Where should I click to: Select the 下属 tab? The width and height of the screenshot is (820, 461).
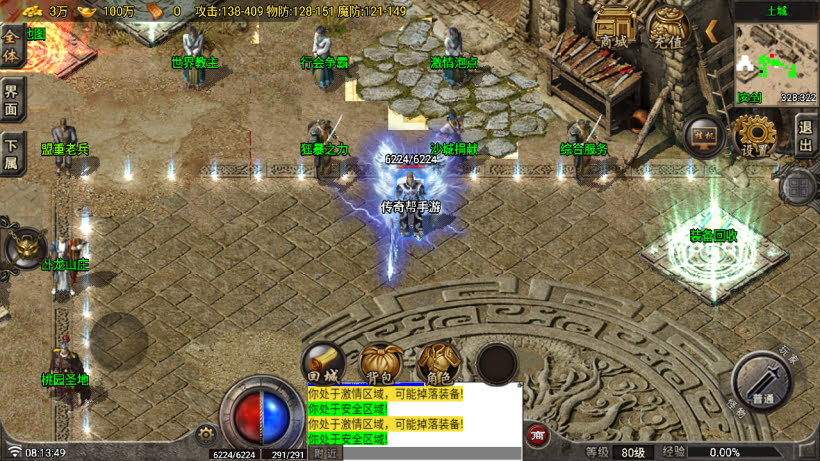coord(10,152)
